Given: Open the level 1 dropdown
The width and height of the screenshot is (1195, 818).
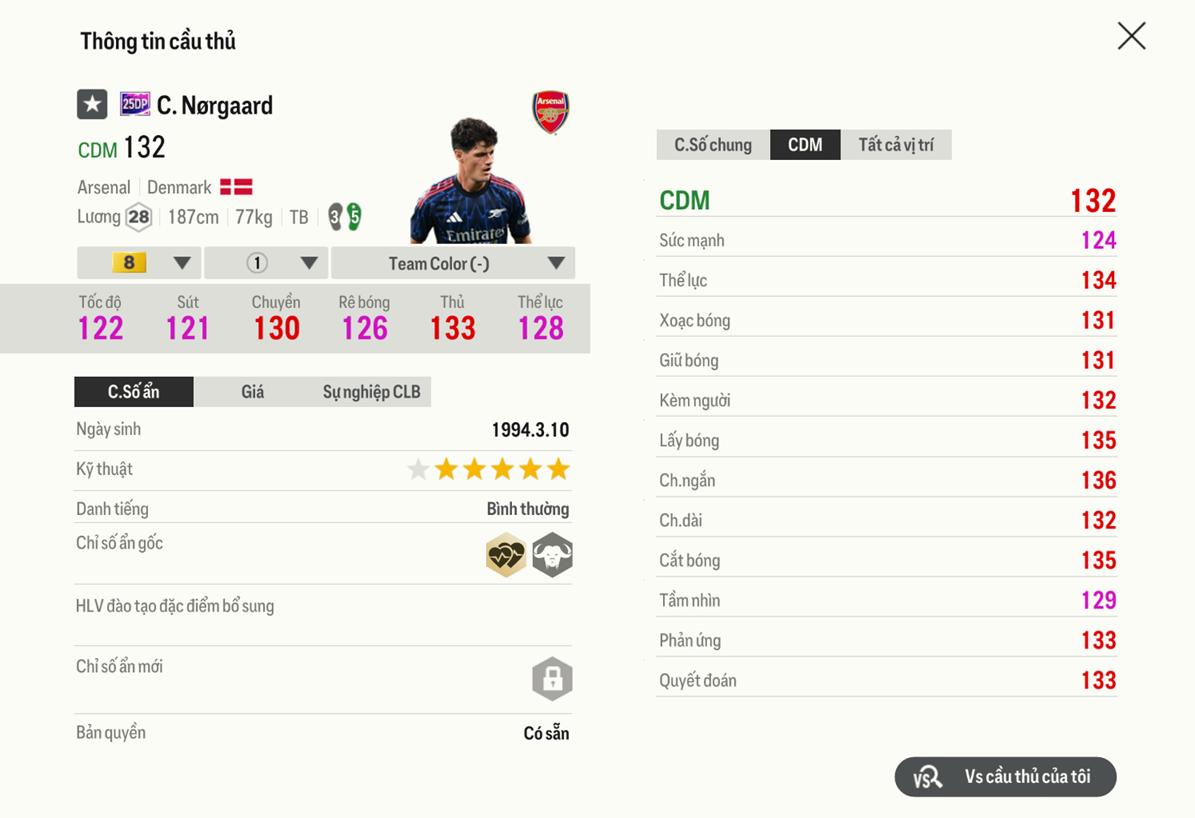Looking at the screenshot, I should 266,263.
